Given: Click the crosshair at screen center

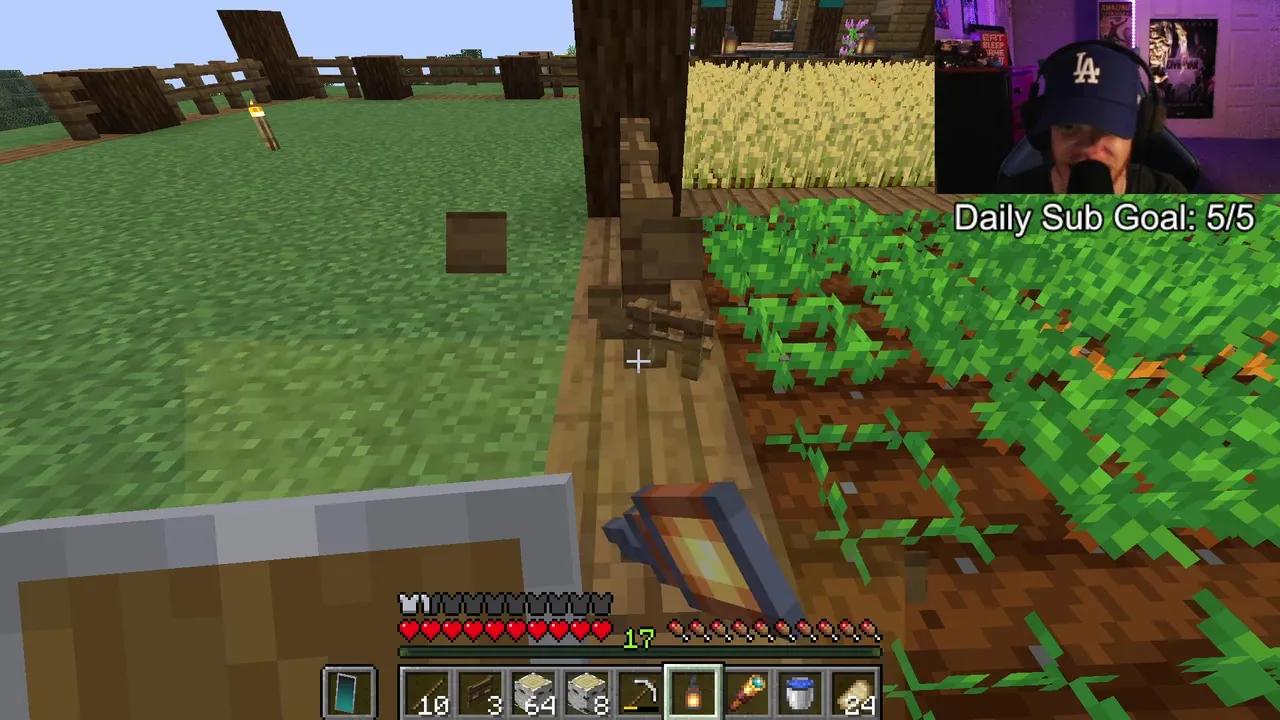Looking at the screenshot, I should tap(638, 360).
